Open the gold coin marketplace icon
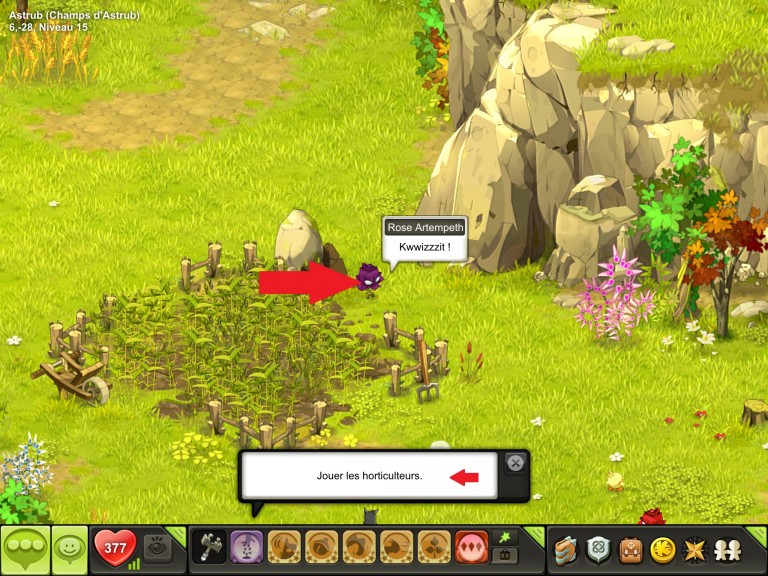Viewport: 768px width, 576px height. point(662,549)
